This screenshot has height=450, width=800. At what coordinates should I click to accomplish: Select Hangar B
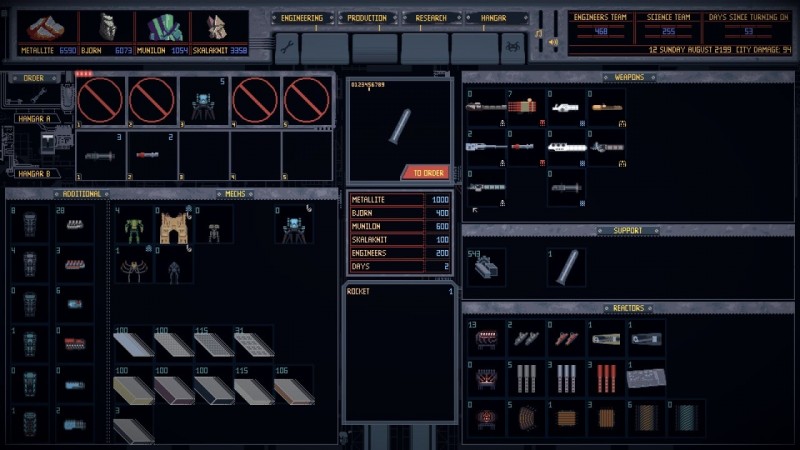click(33, 174)
